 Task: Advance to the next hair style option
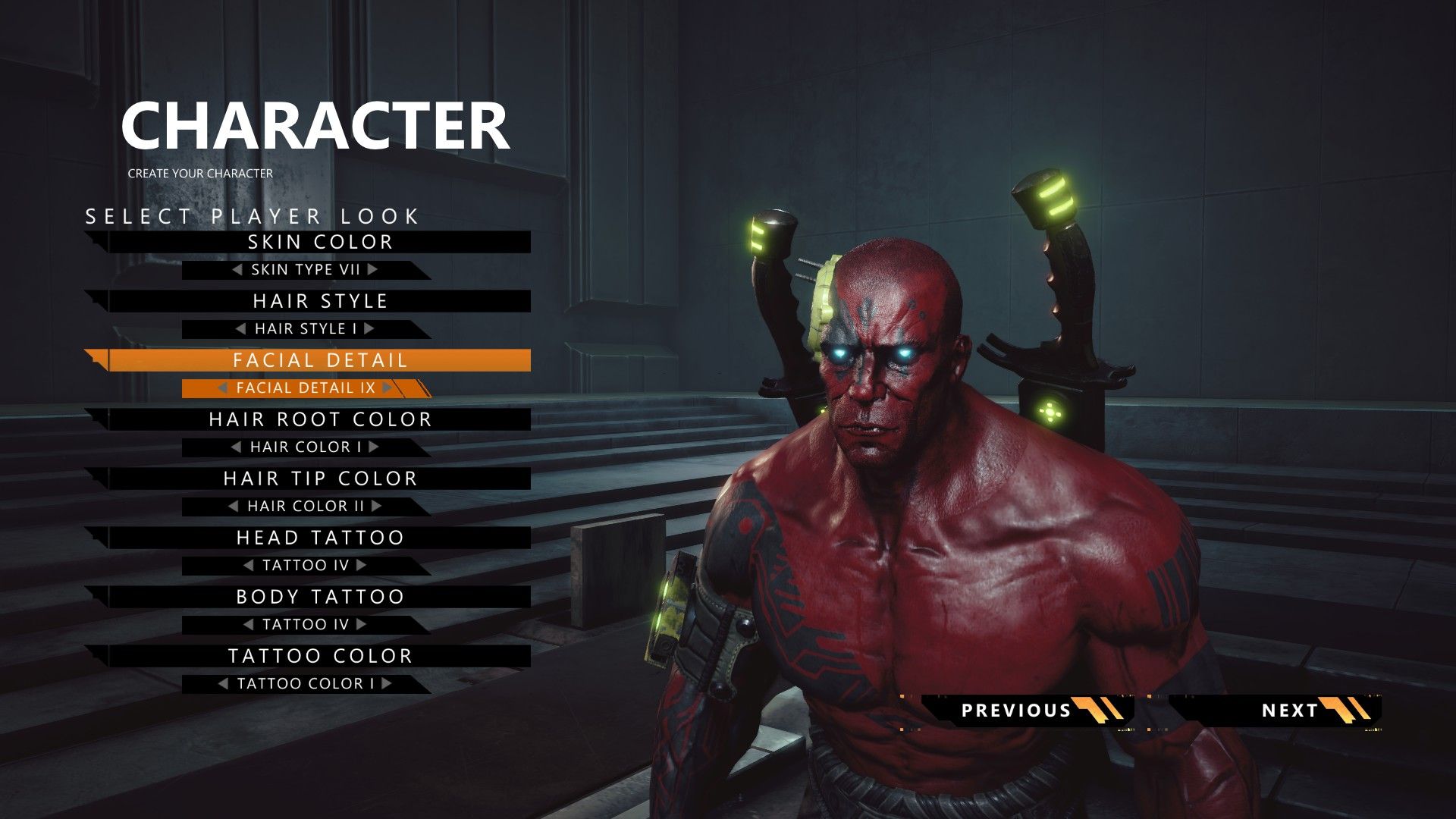(369, 328)
